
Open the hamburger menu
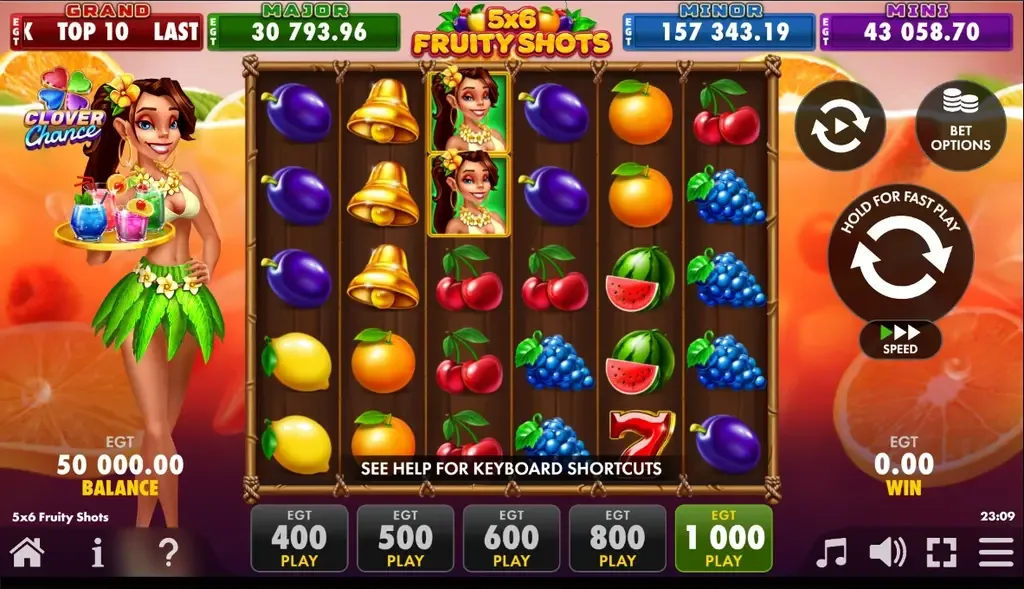click(x=996, y=552)
